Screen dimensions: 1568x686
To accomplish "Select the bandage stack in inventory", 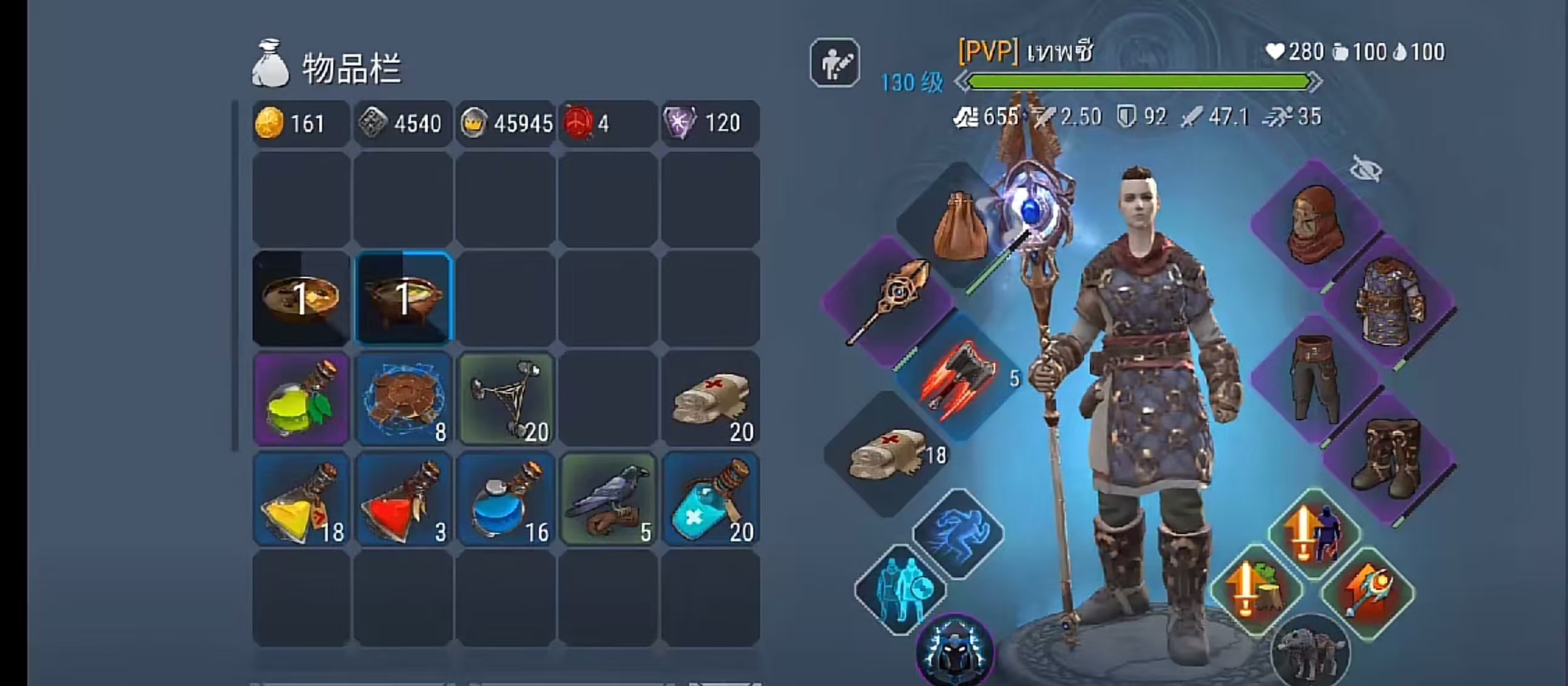I will [710, 399].
